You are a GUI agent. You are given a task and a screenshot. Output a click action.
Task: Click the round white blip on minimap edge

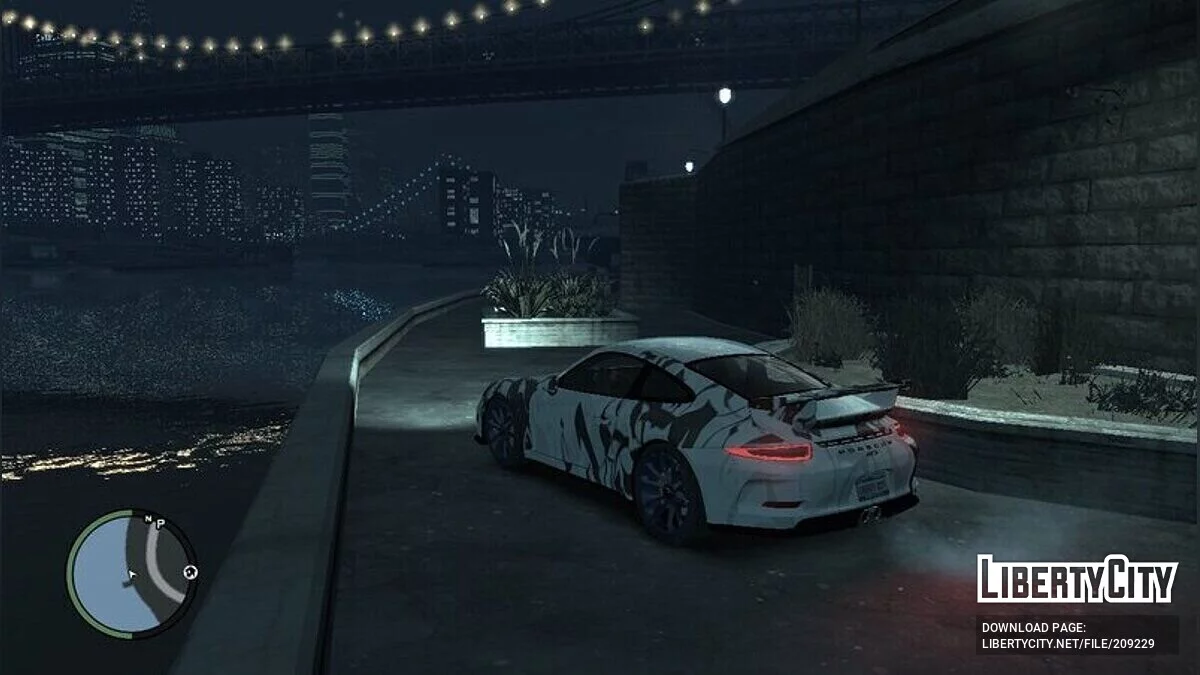[190, 572]
